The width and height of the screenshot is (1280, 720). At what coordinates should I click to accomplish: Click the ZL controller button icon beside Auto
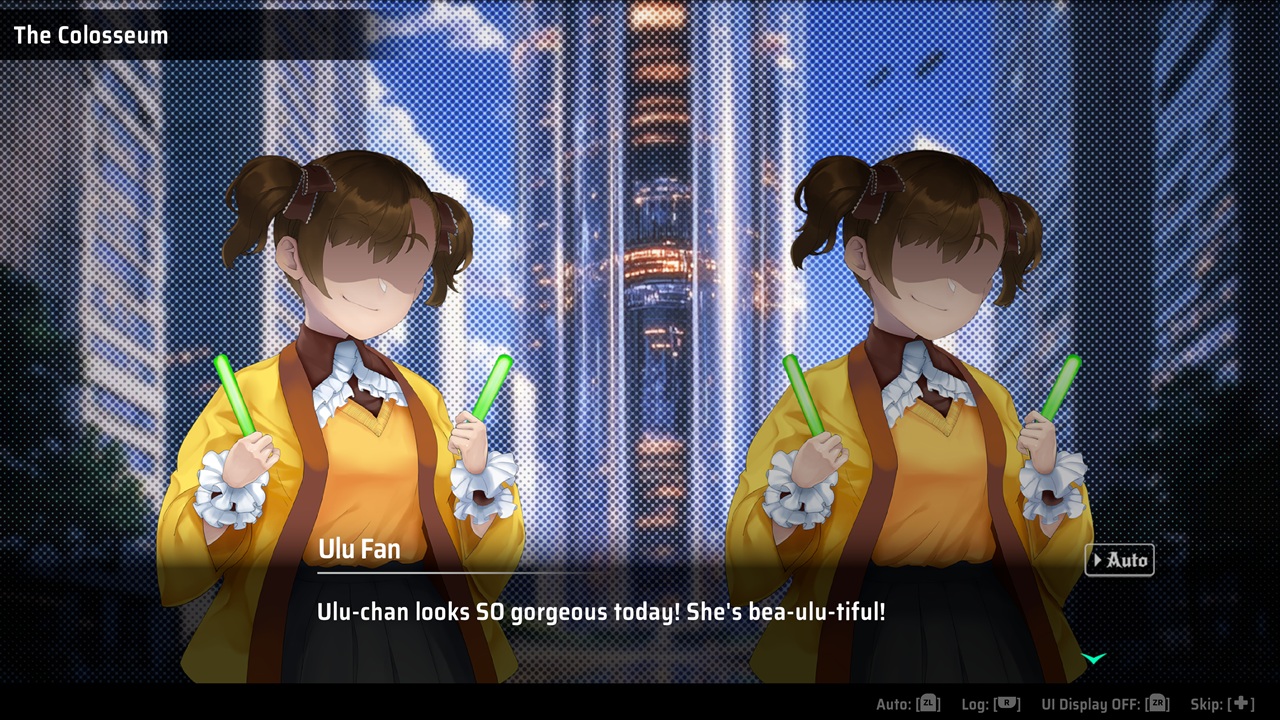(x=931, y=703)
